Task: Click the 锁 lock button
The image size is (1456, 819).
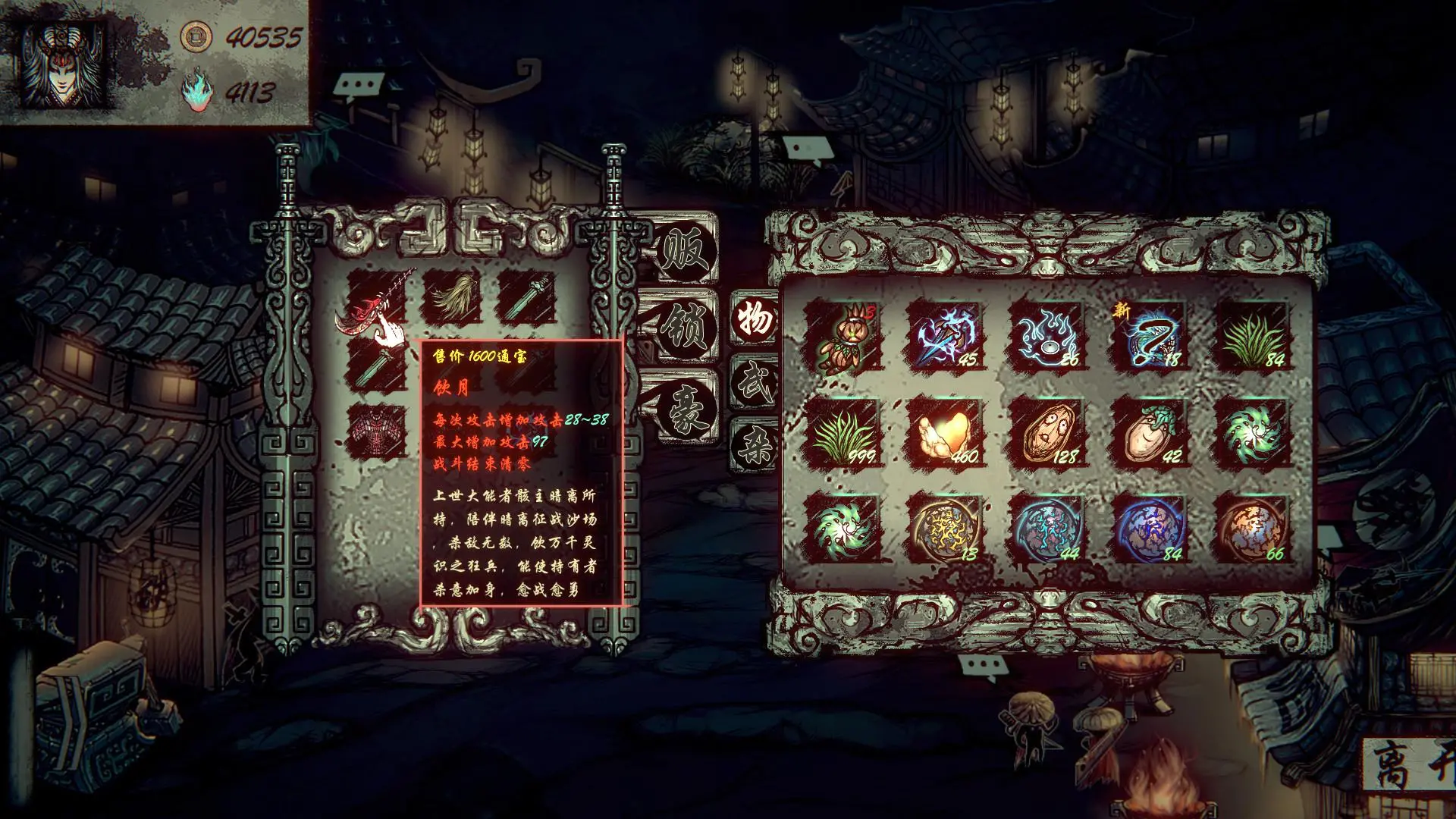Action: pyautogui.click(x=686, y=328)
